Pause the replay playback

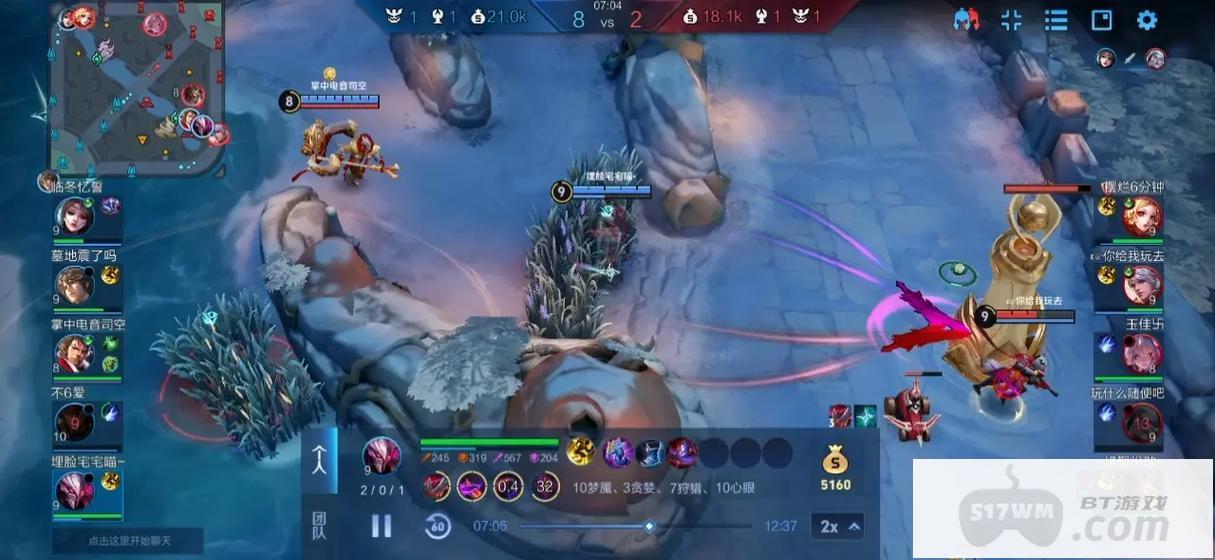click(381, 526)
